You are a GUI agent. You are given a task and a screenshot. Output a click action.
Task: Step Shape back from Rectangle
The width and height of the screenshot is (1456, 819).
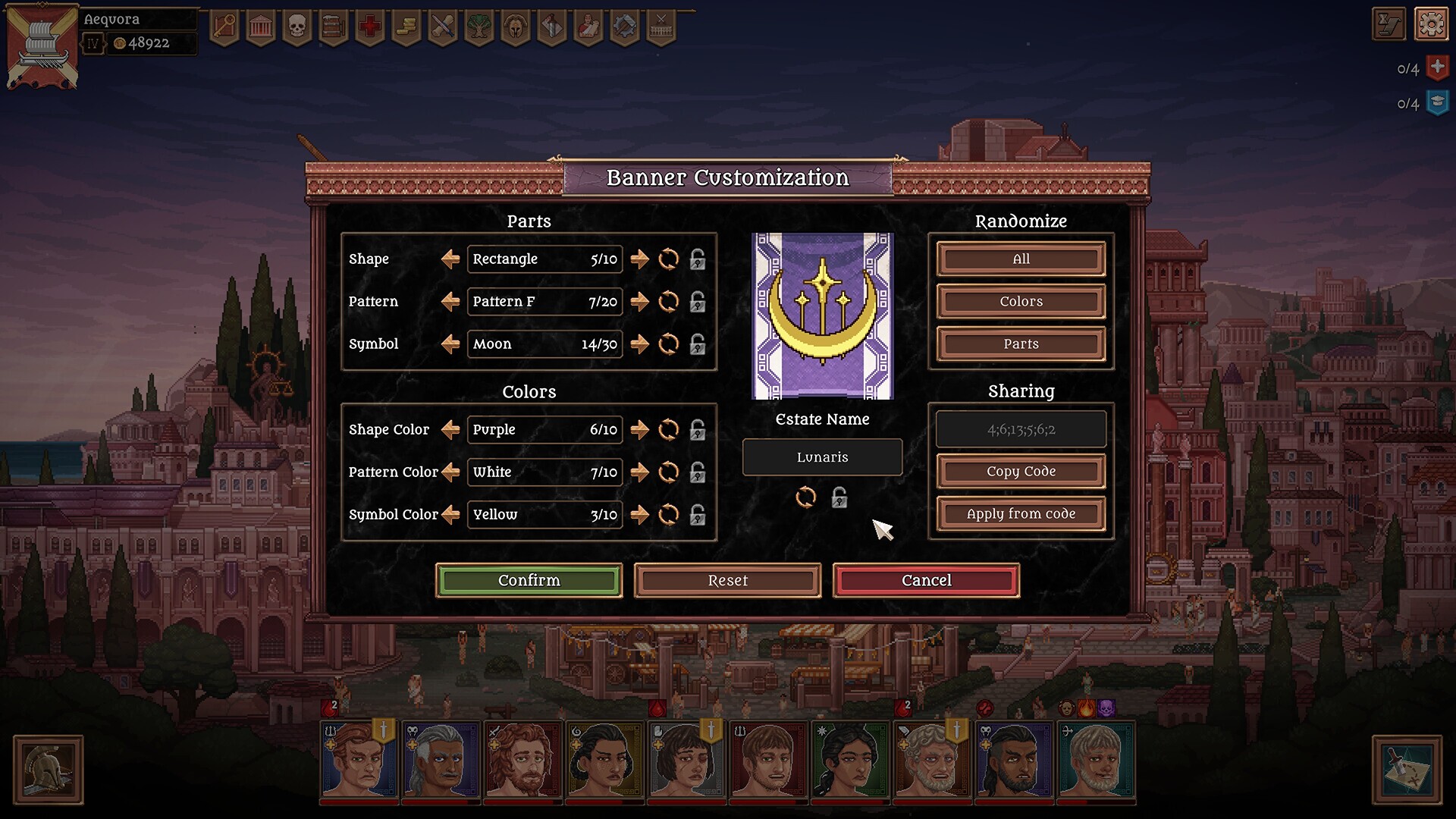point(449,259)
